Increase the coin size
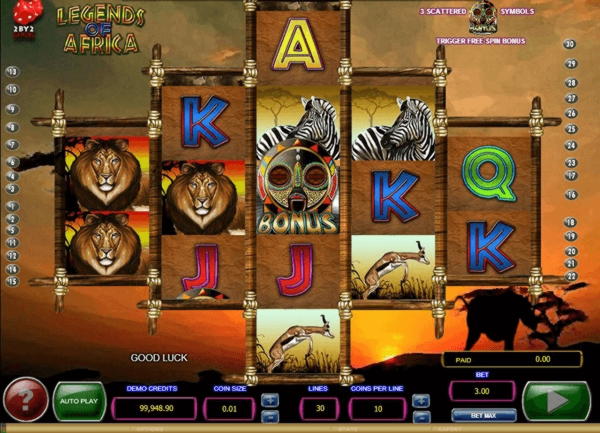Screen dimensions: 600x433 [x=270, y=400]
